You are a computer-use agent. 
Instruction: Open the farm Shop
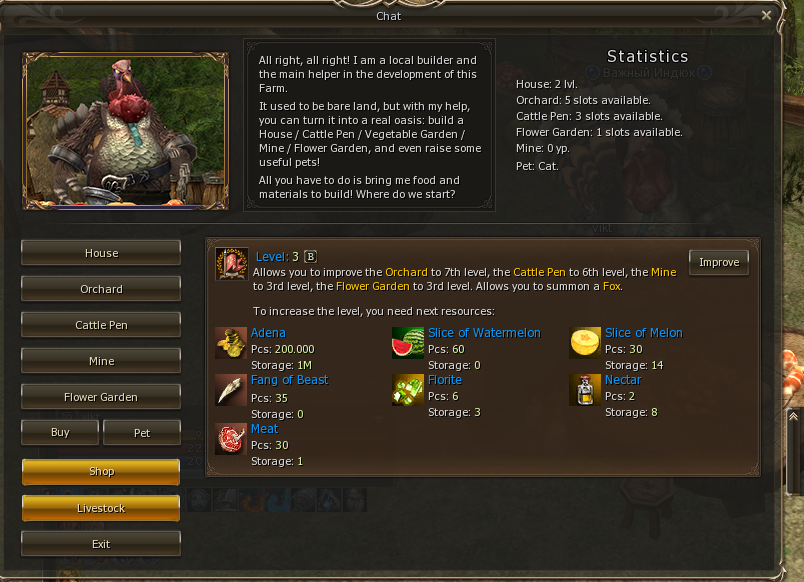(101, 471)
